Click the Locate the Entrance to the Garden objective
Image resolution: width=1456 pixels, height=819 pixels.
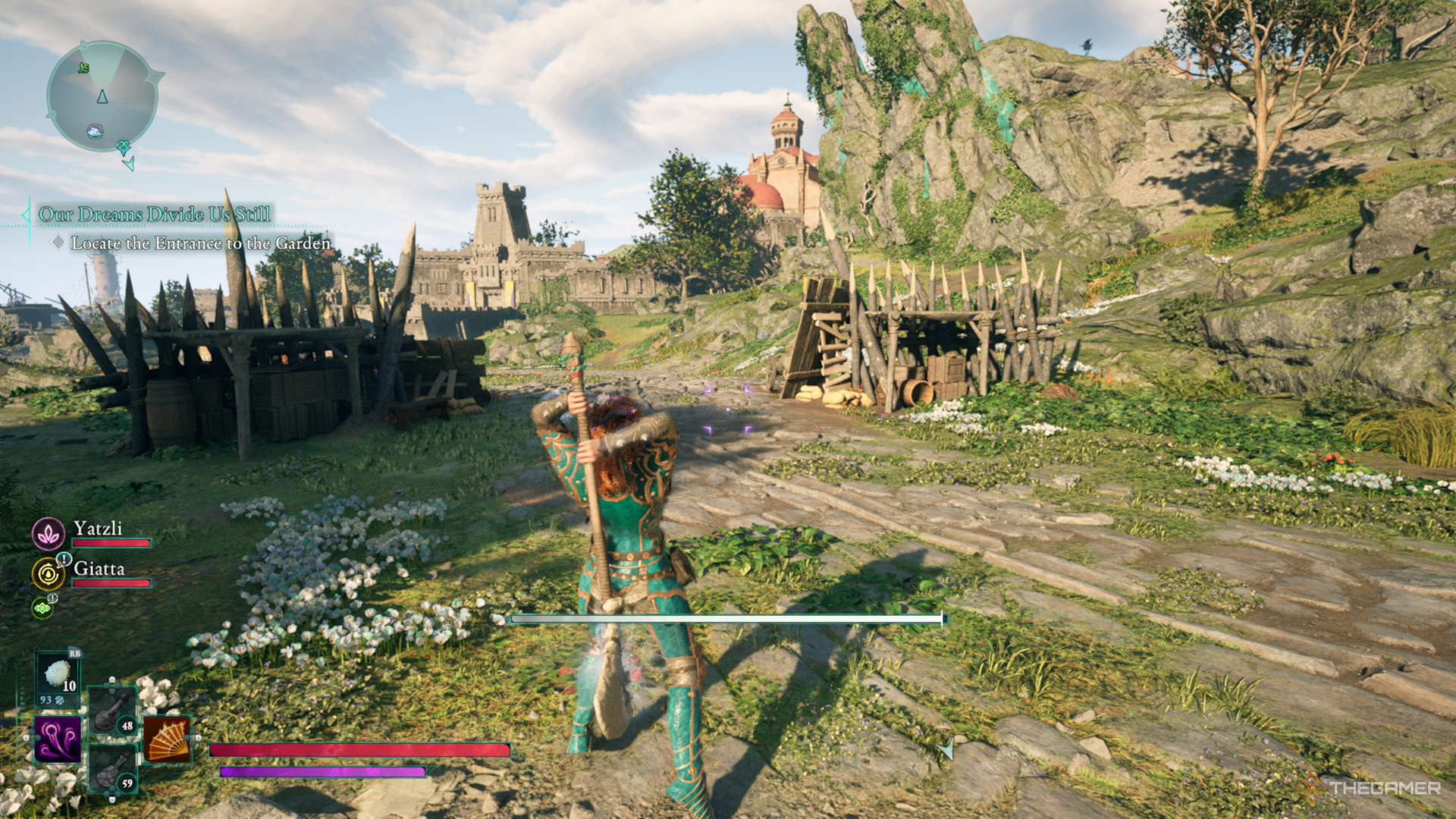coord(200,243)
